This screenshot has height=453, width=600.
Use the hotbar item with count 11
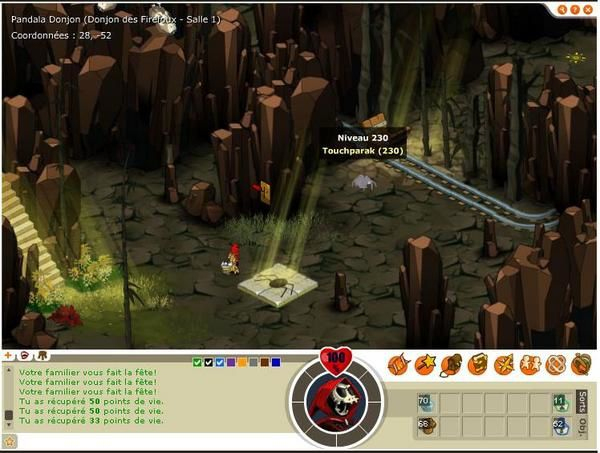tap(558, 403)
